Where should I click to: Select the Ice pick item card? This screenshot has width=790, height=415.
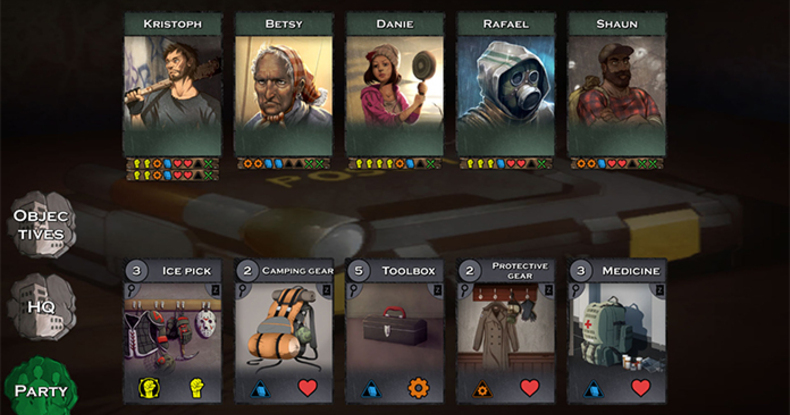pos(172,330)
